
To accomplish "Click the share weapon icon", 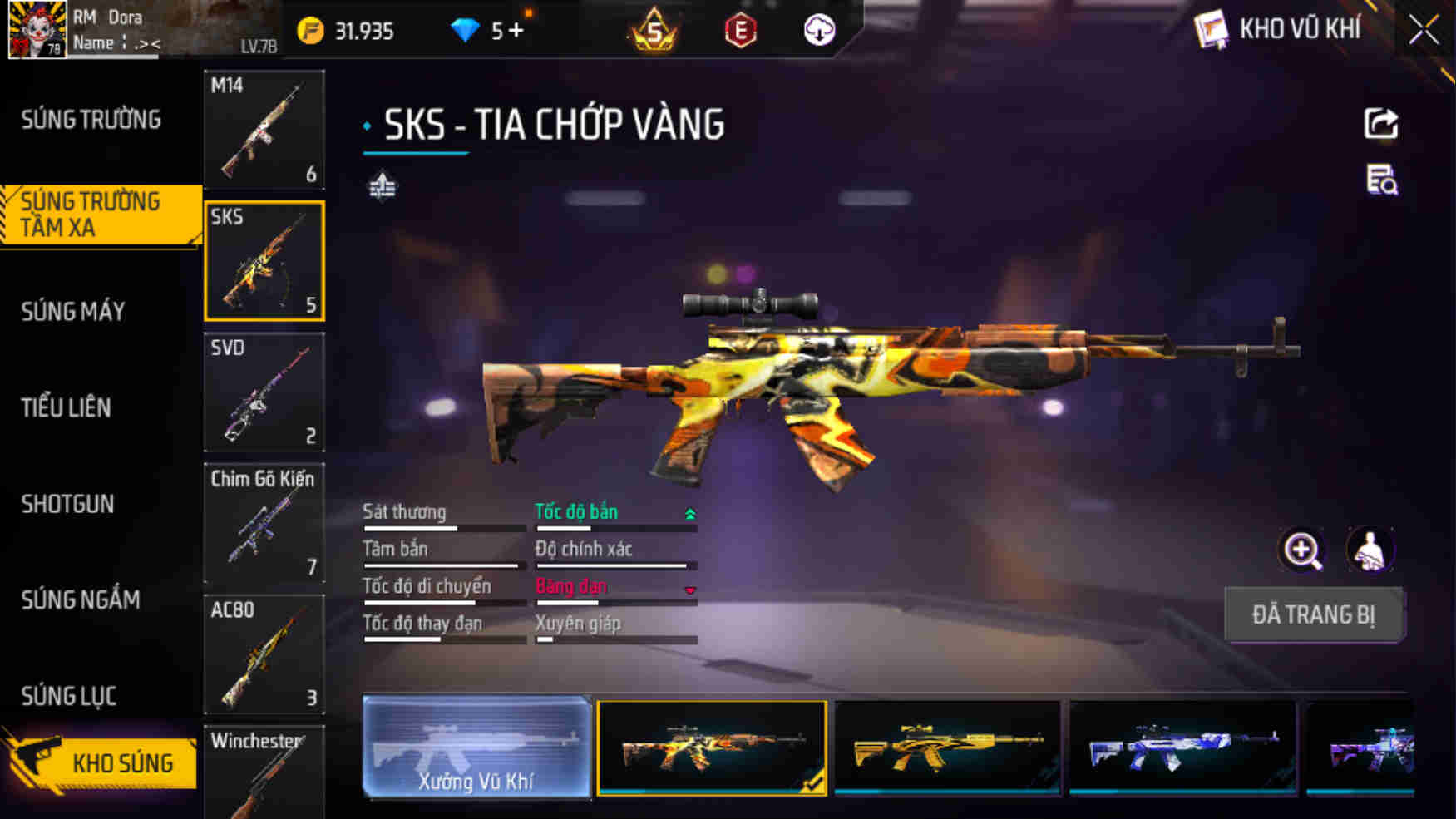I will pos(1380,123).
